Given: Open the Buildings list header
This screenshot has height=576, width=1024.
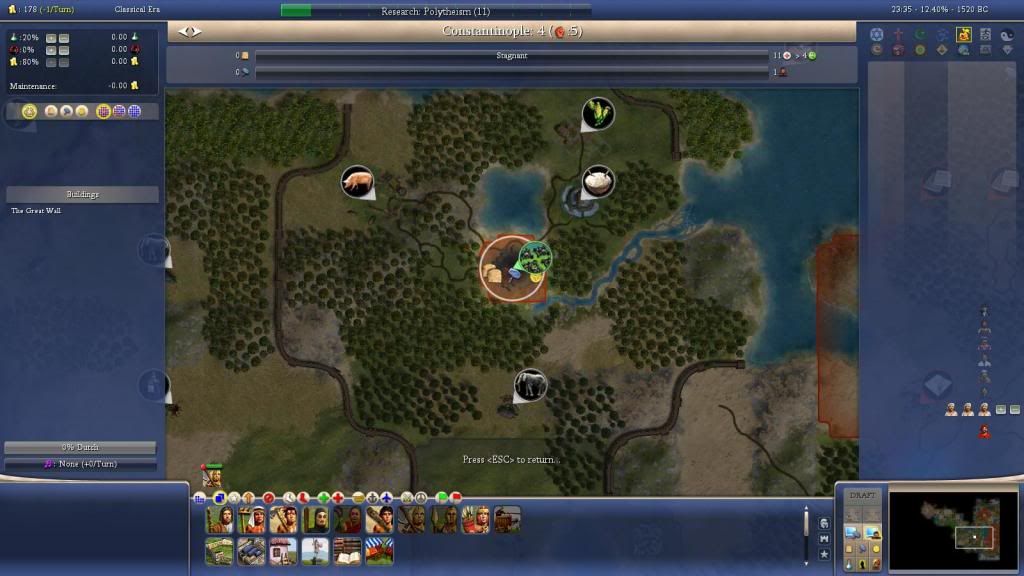Looking at the screenshot, I should point(81,194).
